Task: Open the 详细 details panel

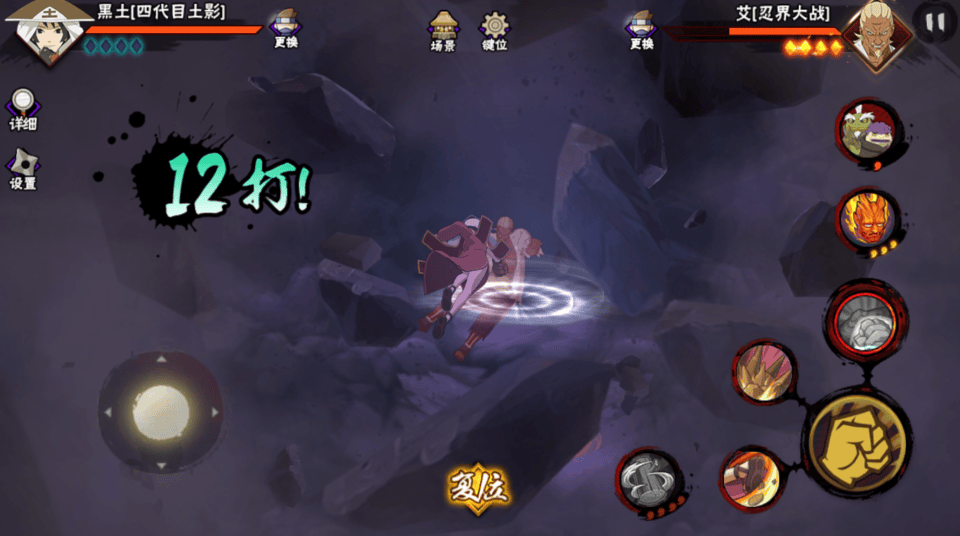Action: [23, 109]
